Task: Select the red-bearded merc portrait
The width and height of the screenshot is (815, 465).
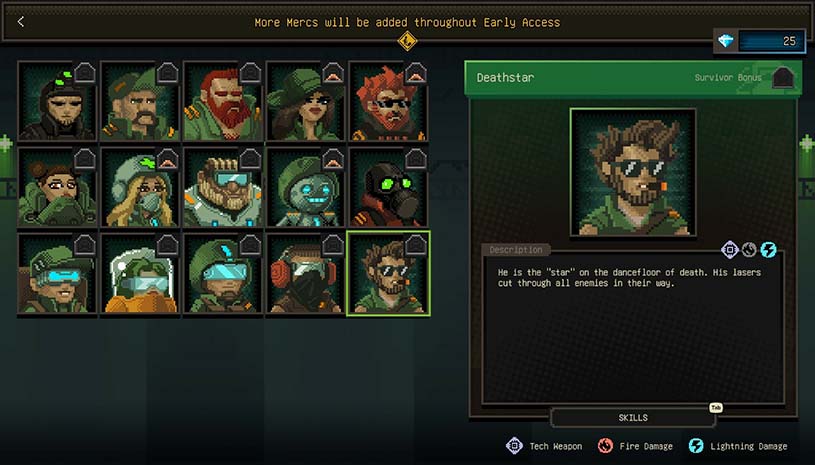Action: point(222,102)
